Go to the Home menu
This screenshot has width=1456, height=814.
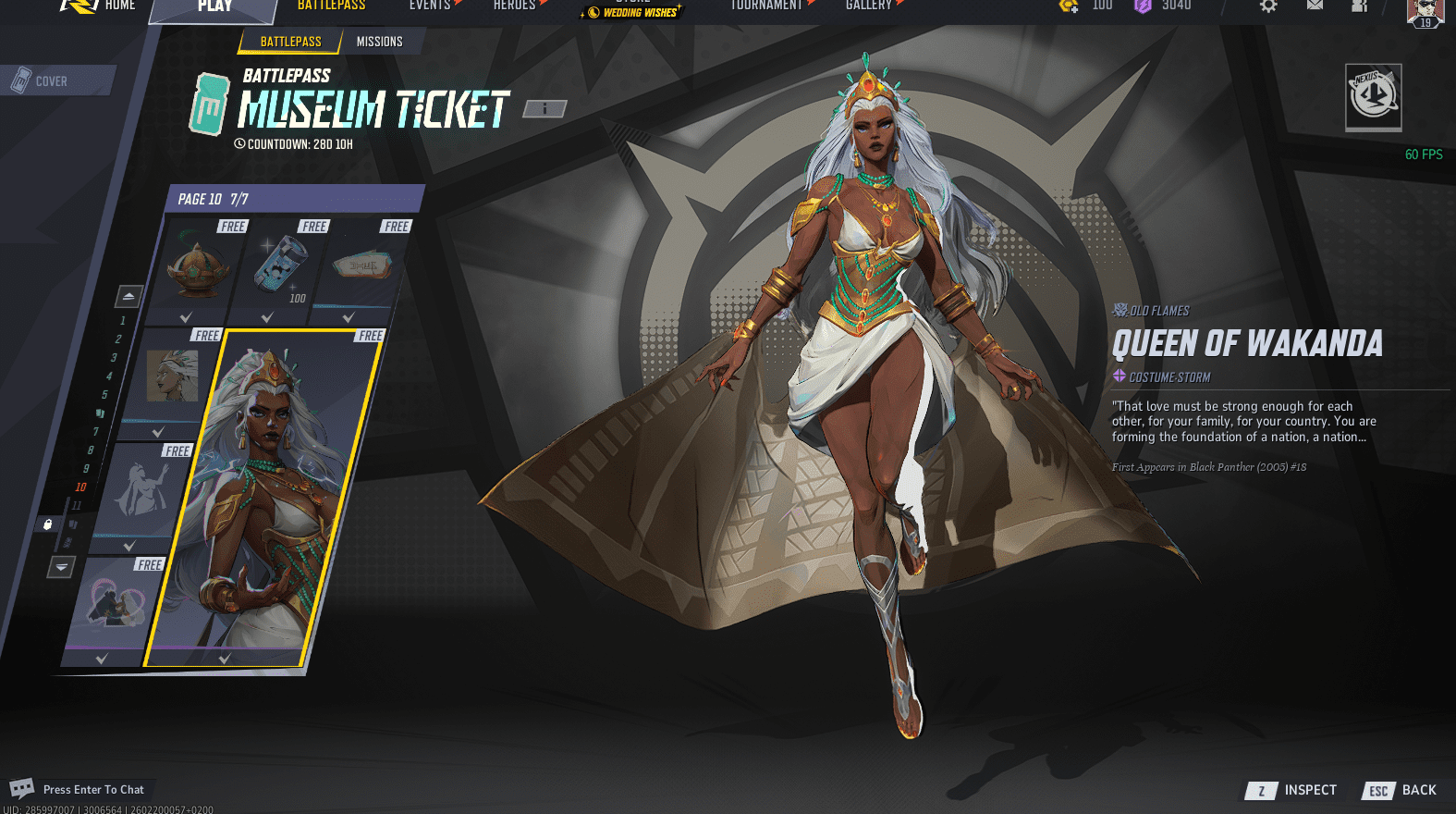(119, 6)
